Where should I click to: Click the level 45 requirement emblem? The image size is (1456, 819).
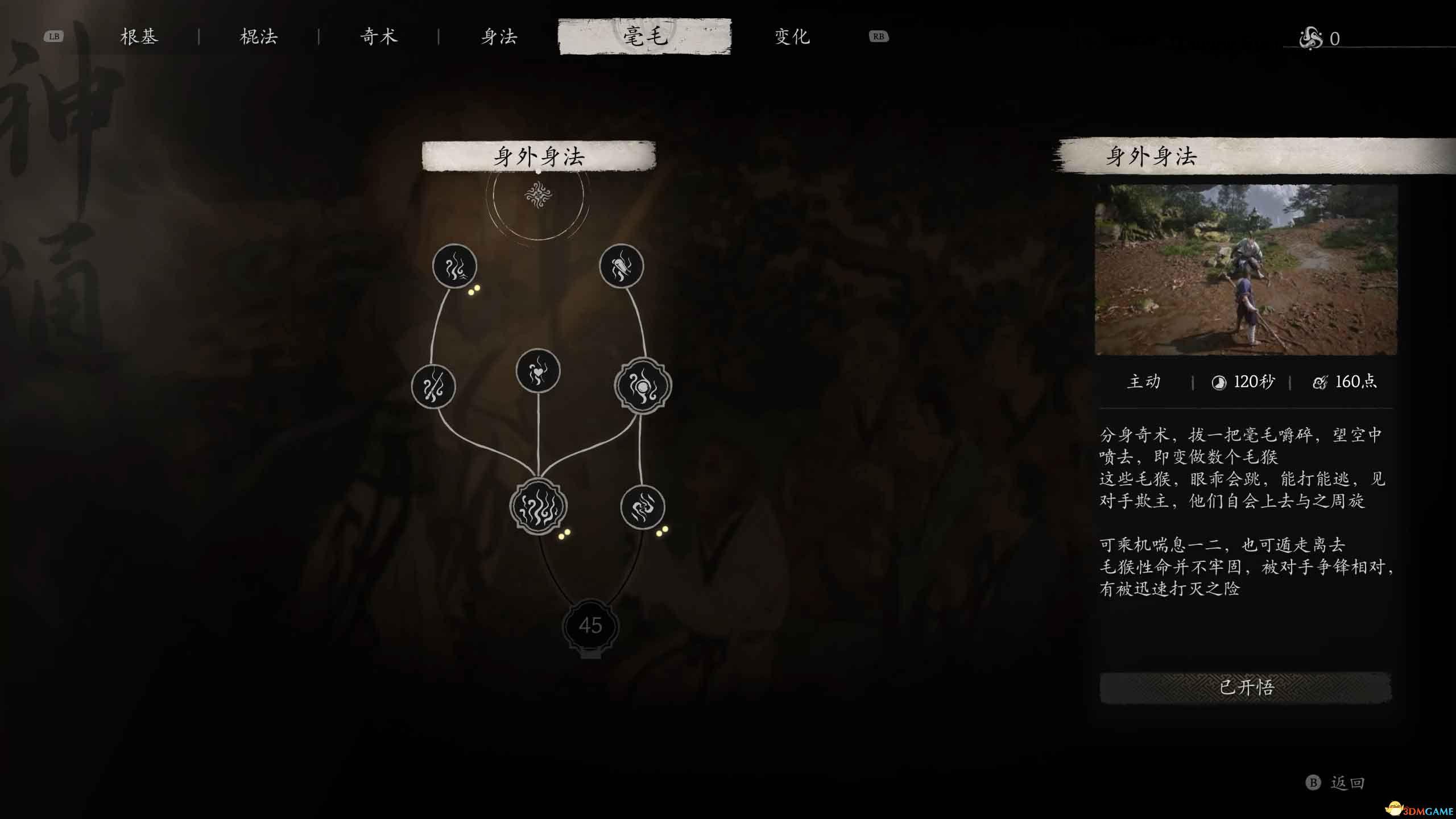pyautogui.click(x=593, y=626)
